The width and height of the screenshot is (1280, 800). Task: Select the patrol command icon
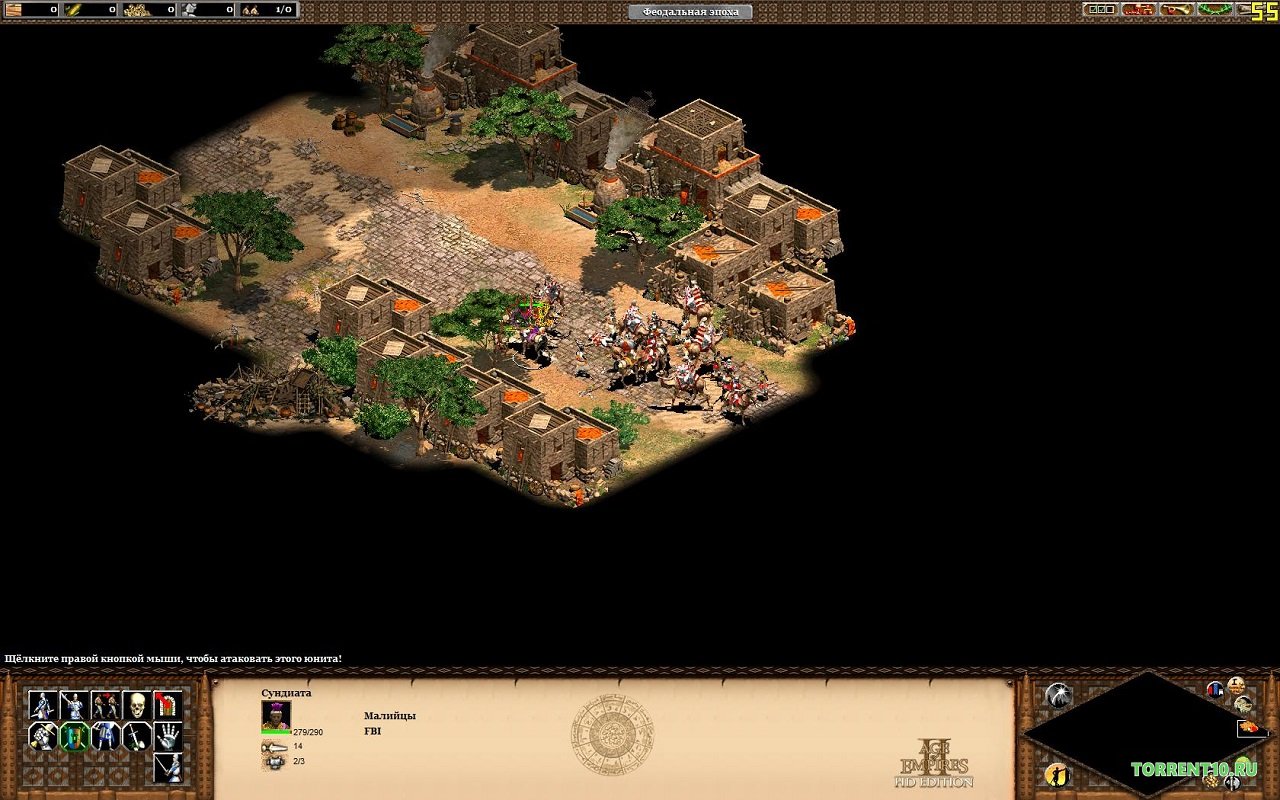pos(42,705)
